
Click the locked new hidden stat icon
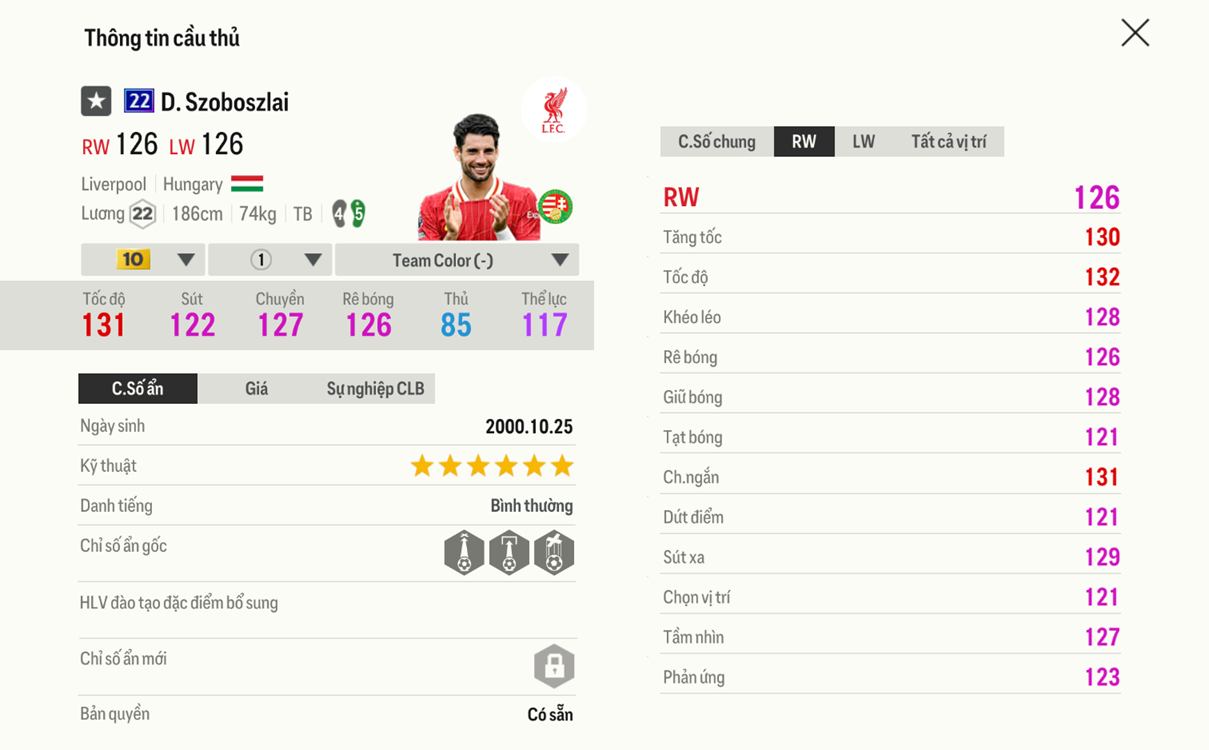pyautogui.click(x=554, y=666)
